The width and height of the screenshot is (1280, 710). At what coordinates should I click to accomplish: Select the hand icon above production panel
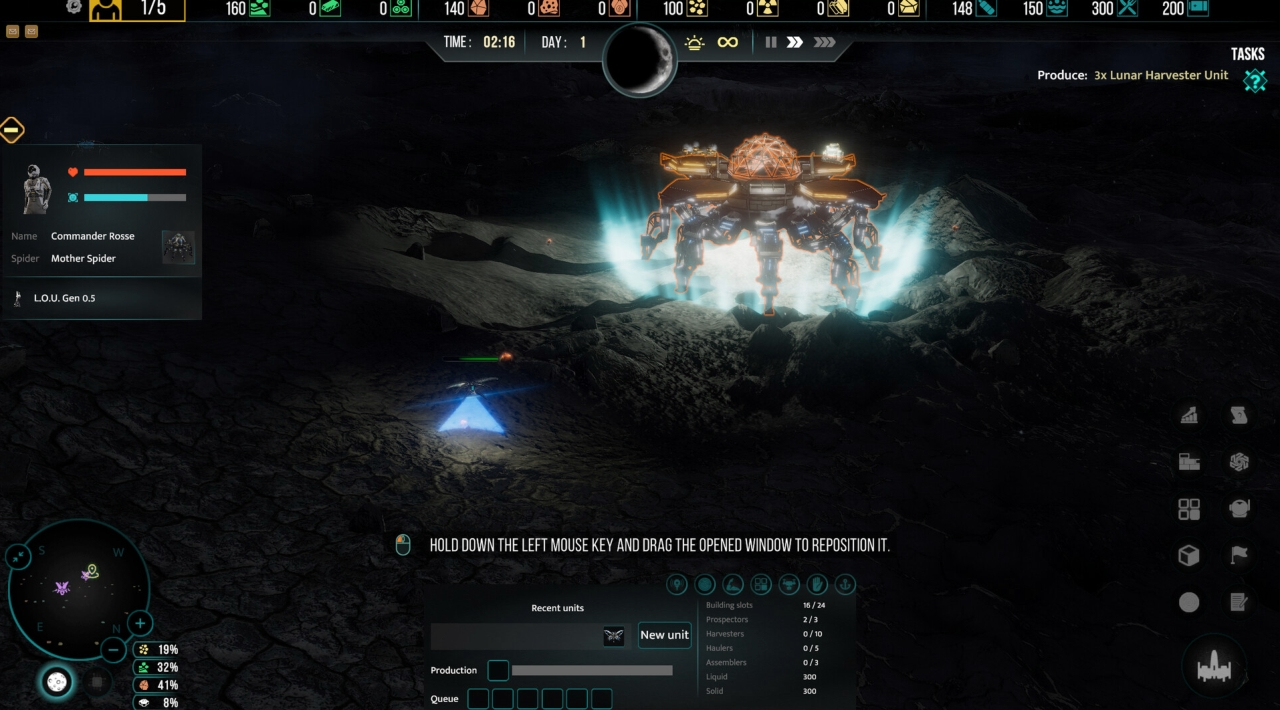tap(817, 585)
